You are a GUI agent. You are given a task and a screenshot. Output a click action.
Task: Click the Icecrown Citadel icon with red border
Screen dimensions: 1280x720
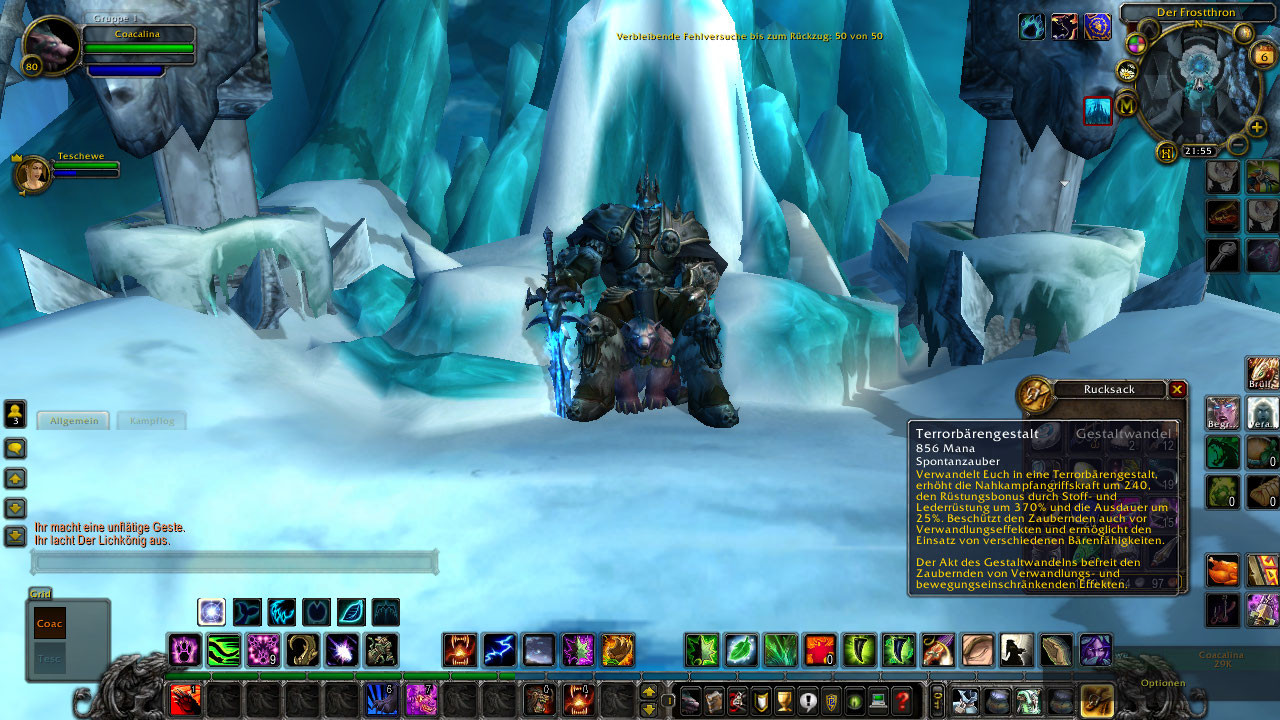point(1098,111)
